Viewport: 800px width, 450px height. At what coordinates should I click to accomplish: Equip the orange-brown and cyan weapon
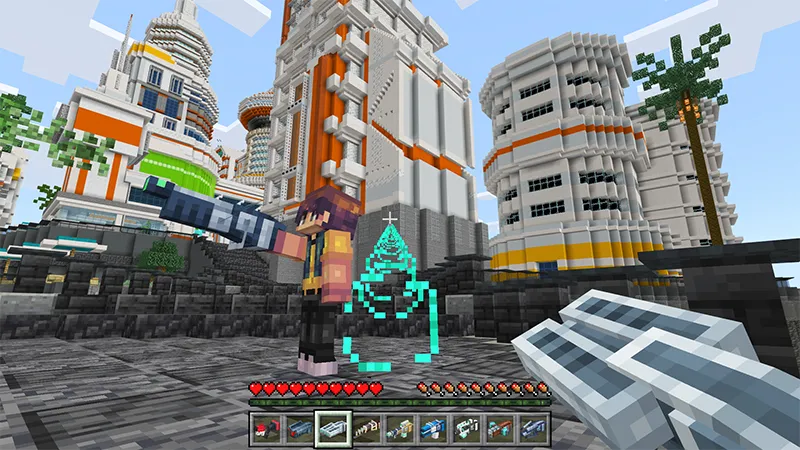point(500,429)
